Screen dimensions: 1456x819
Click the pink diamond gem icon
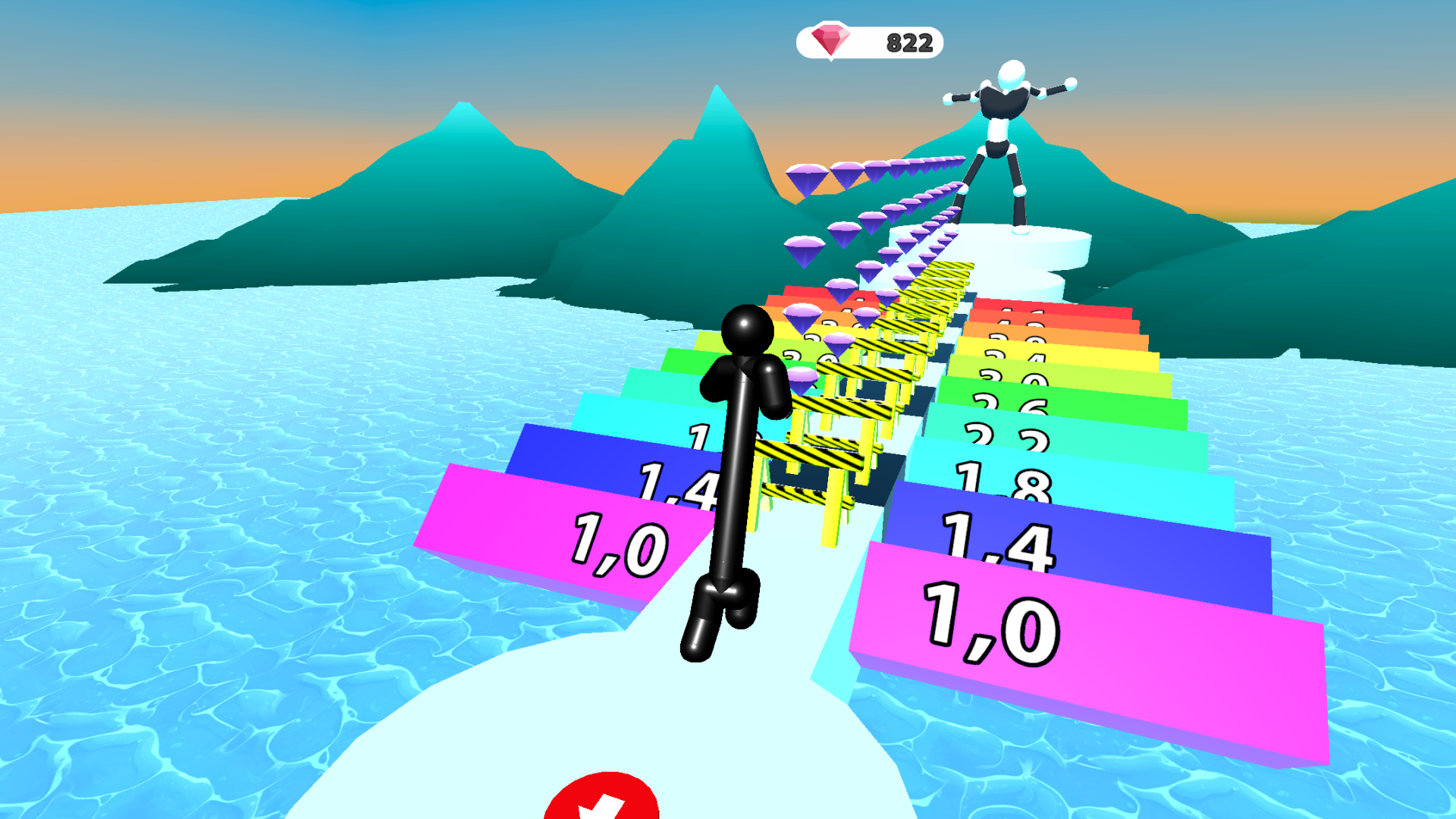tap(830, 42)
